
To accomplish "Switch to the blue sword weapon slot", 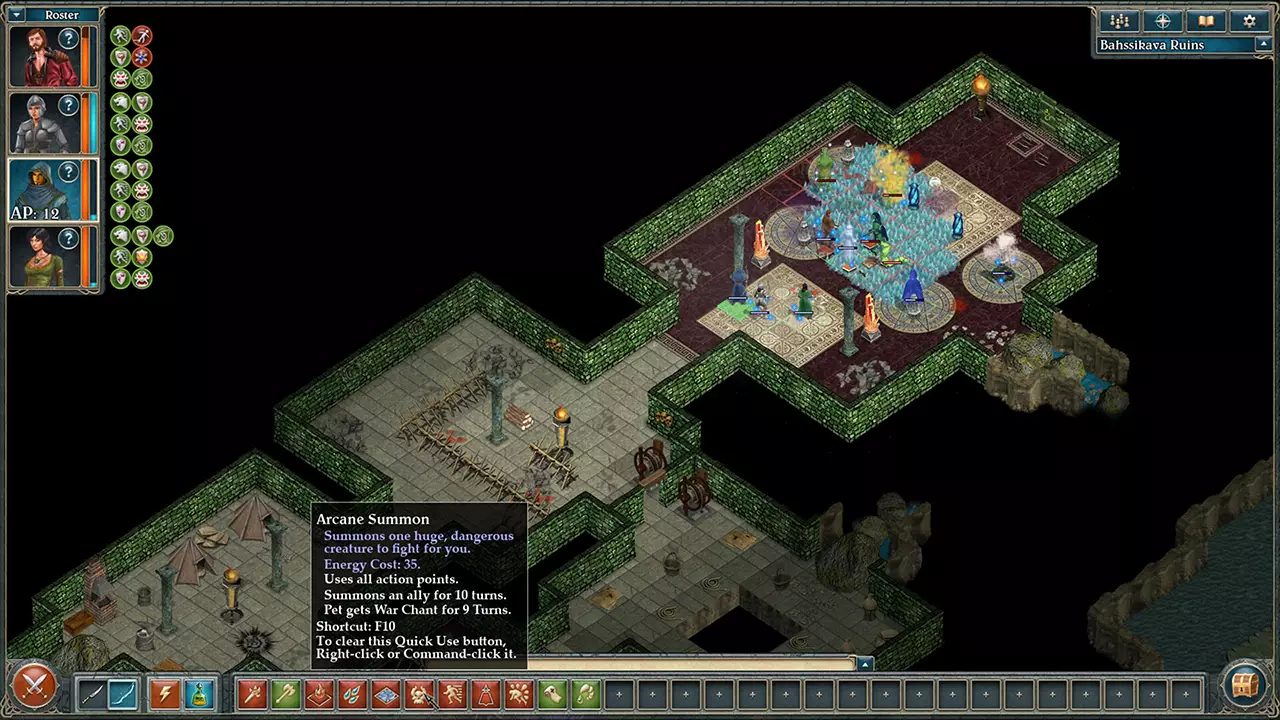I will pyautogui.click(x=122, y=694).
